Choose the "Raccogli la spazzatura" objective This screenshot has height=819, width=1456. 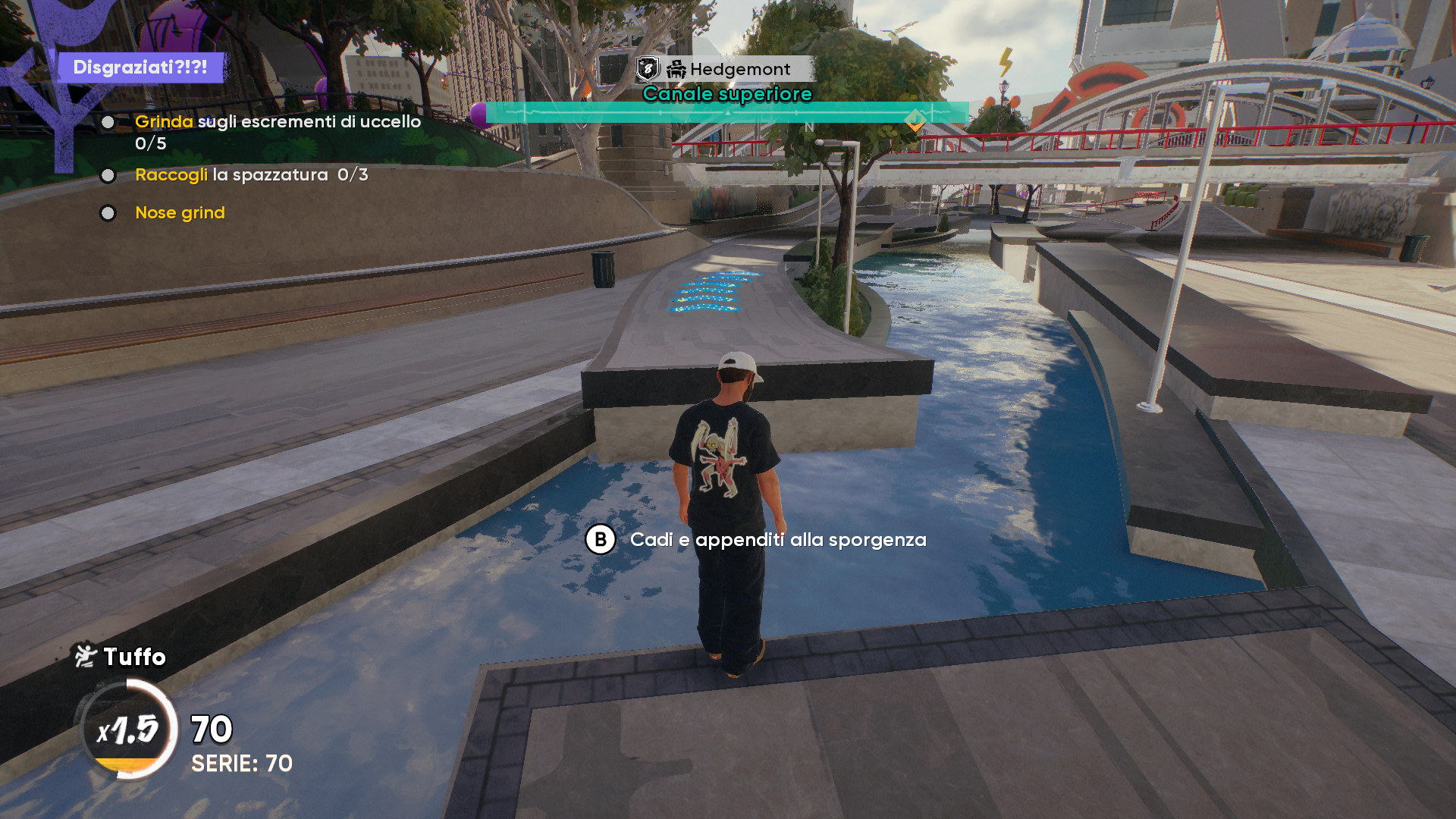click(231, 175)
